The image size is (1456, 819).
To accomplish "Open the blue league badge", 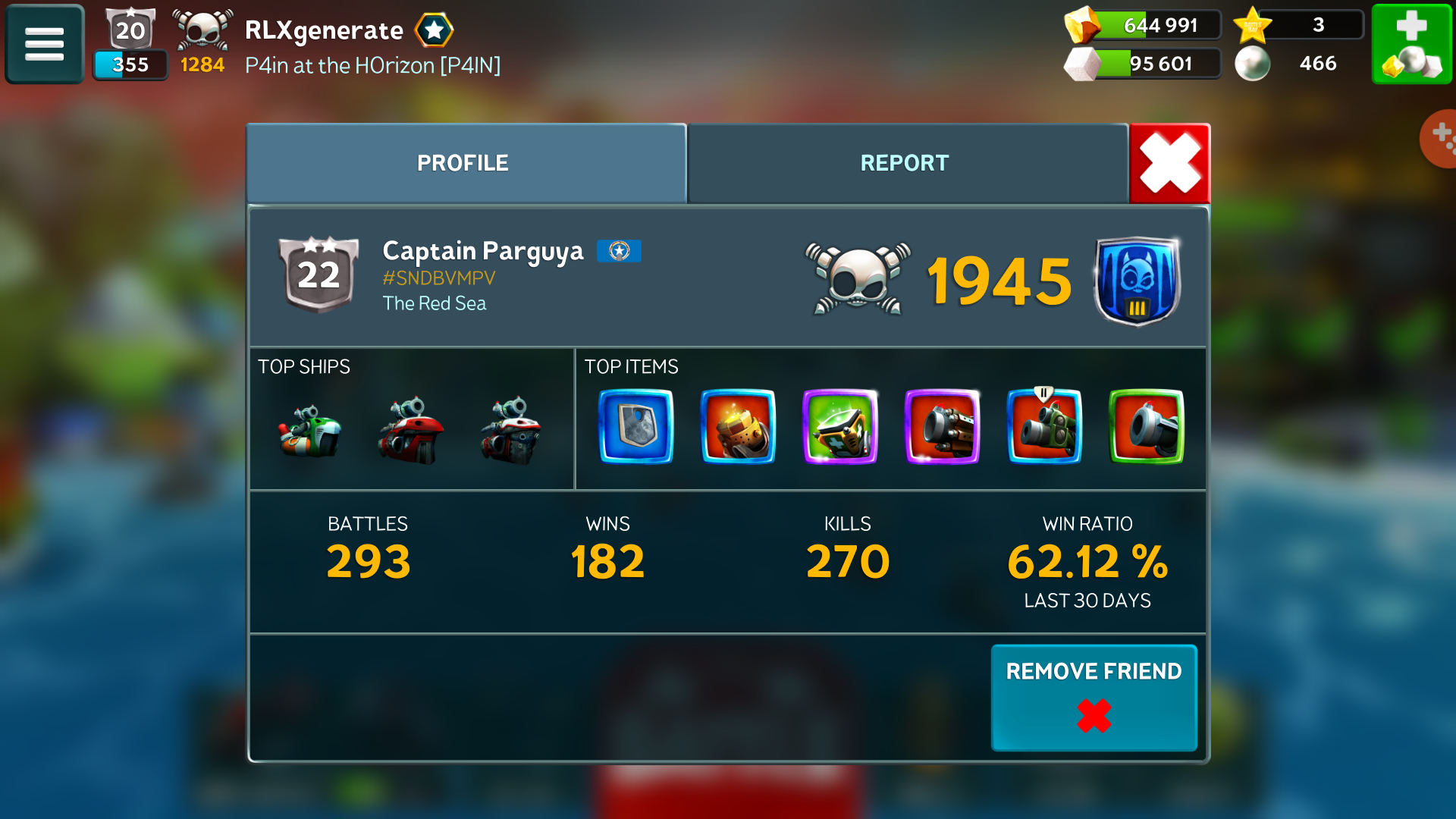I will (x=1136, y=281).
